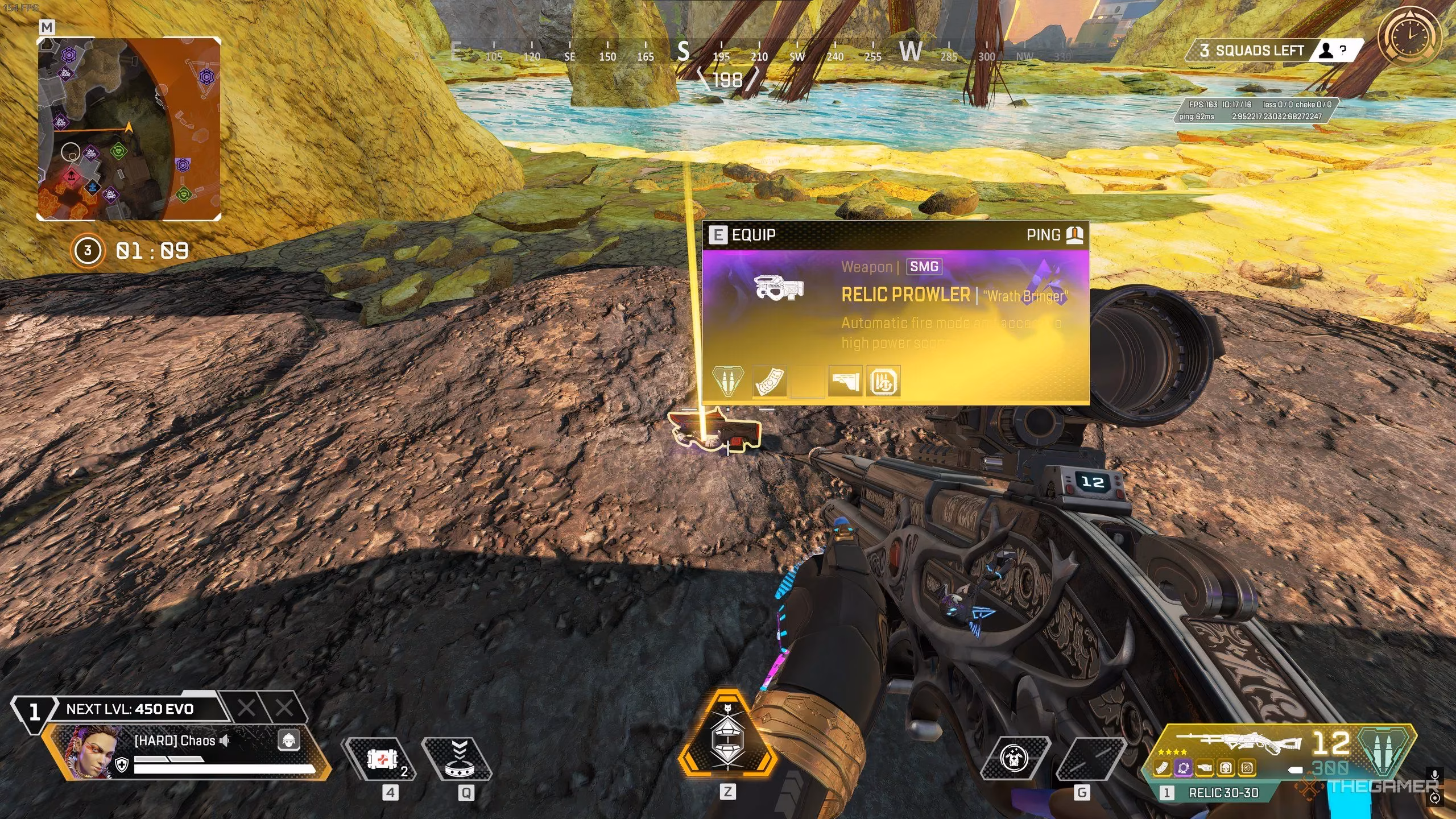This screenshot has height=819, width=1456.
Task: Open the minimap
Action: pyautogui.click(x=129, y=129)
